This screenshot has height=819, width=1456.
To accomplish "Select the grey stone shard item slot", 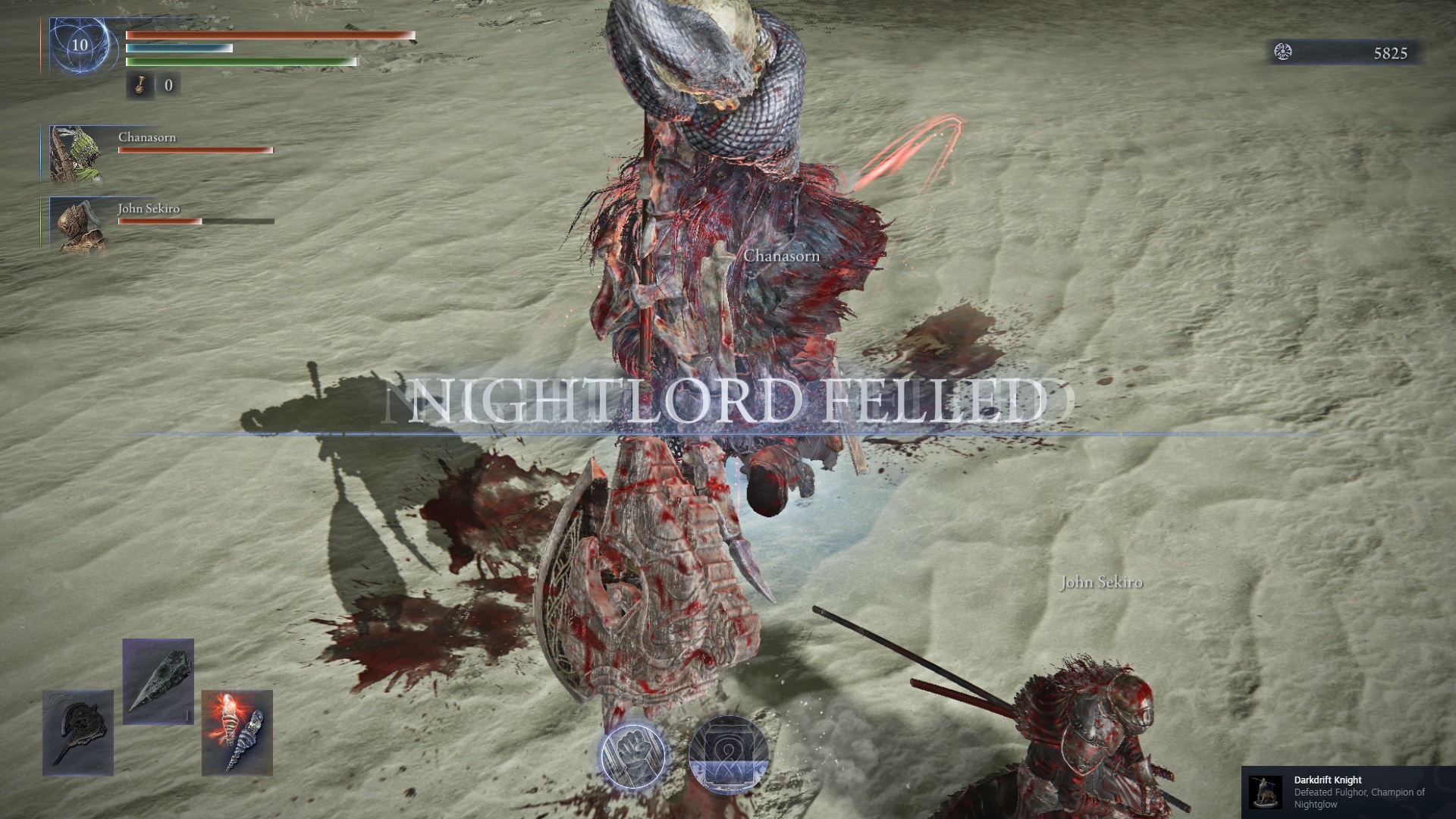I will coord(158,681).
